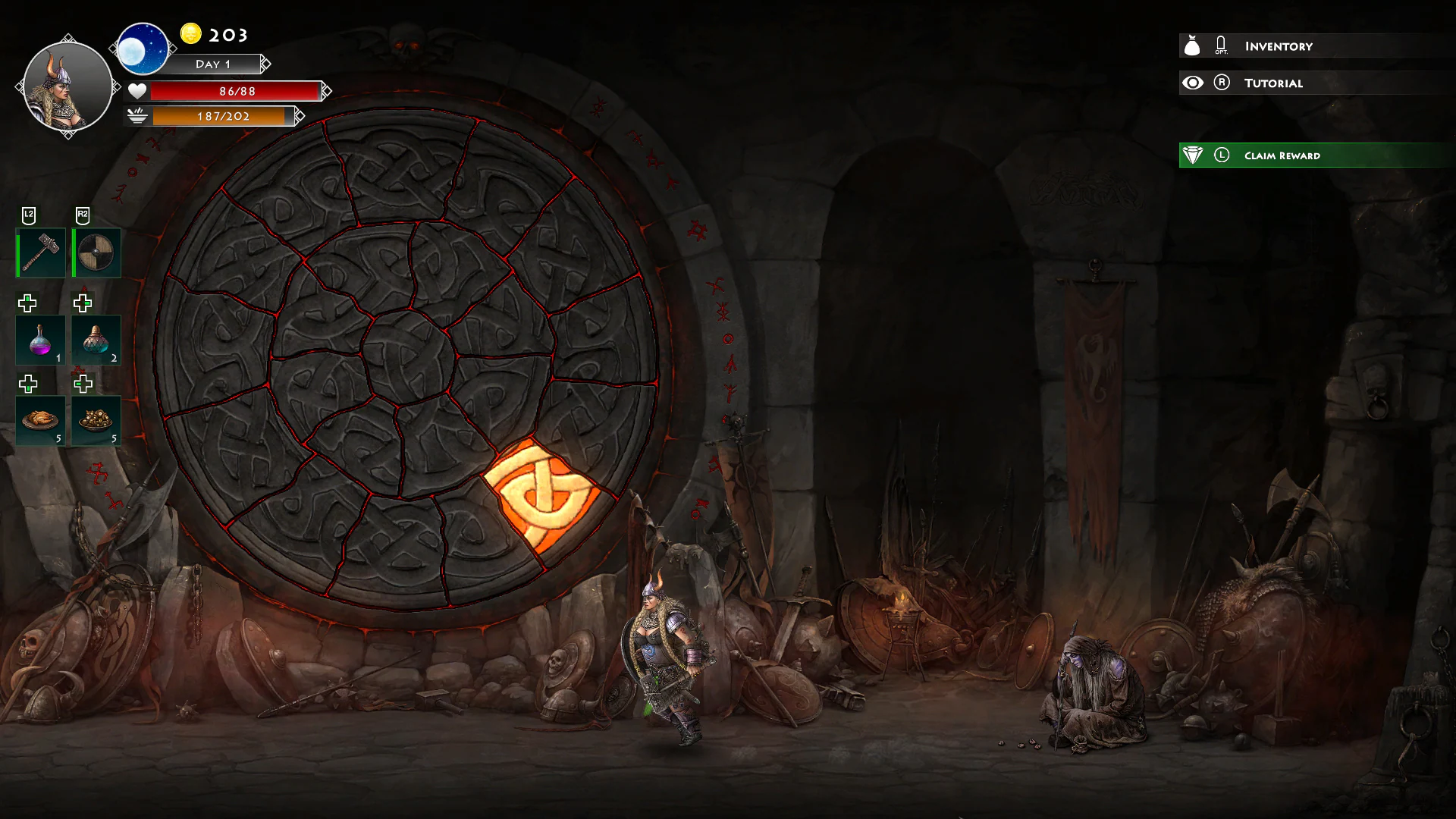Use the blue netted flask item
1456x819 pixels.
(96, 340)
